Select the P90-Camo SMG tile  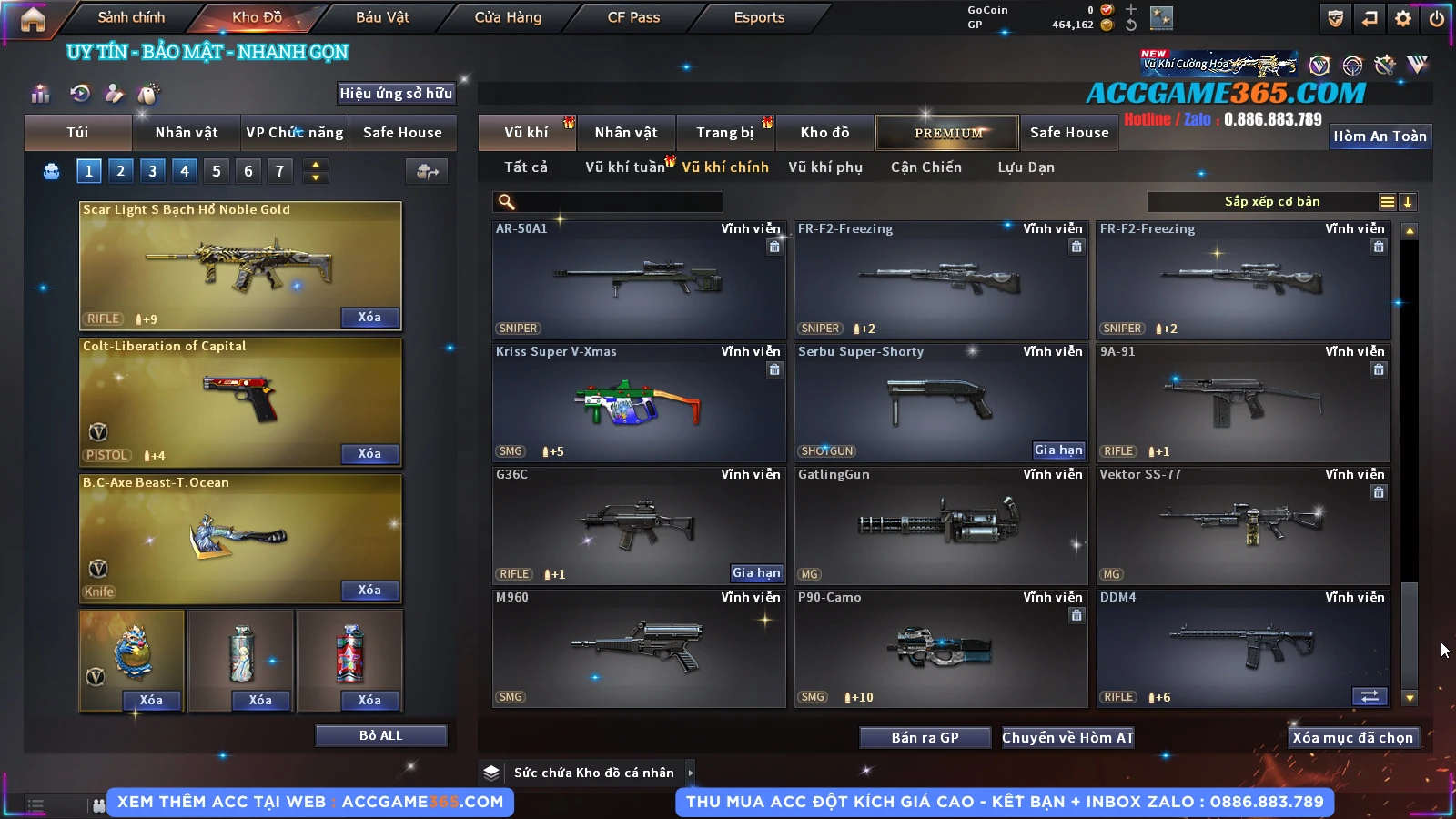coord(941,649)
